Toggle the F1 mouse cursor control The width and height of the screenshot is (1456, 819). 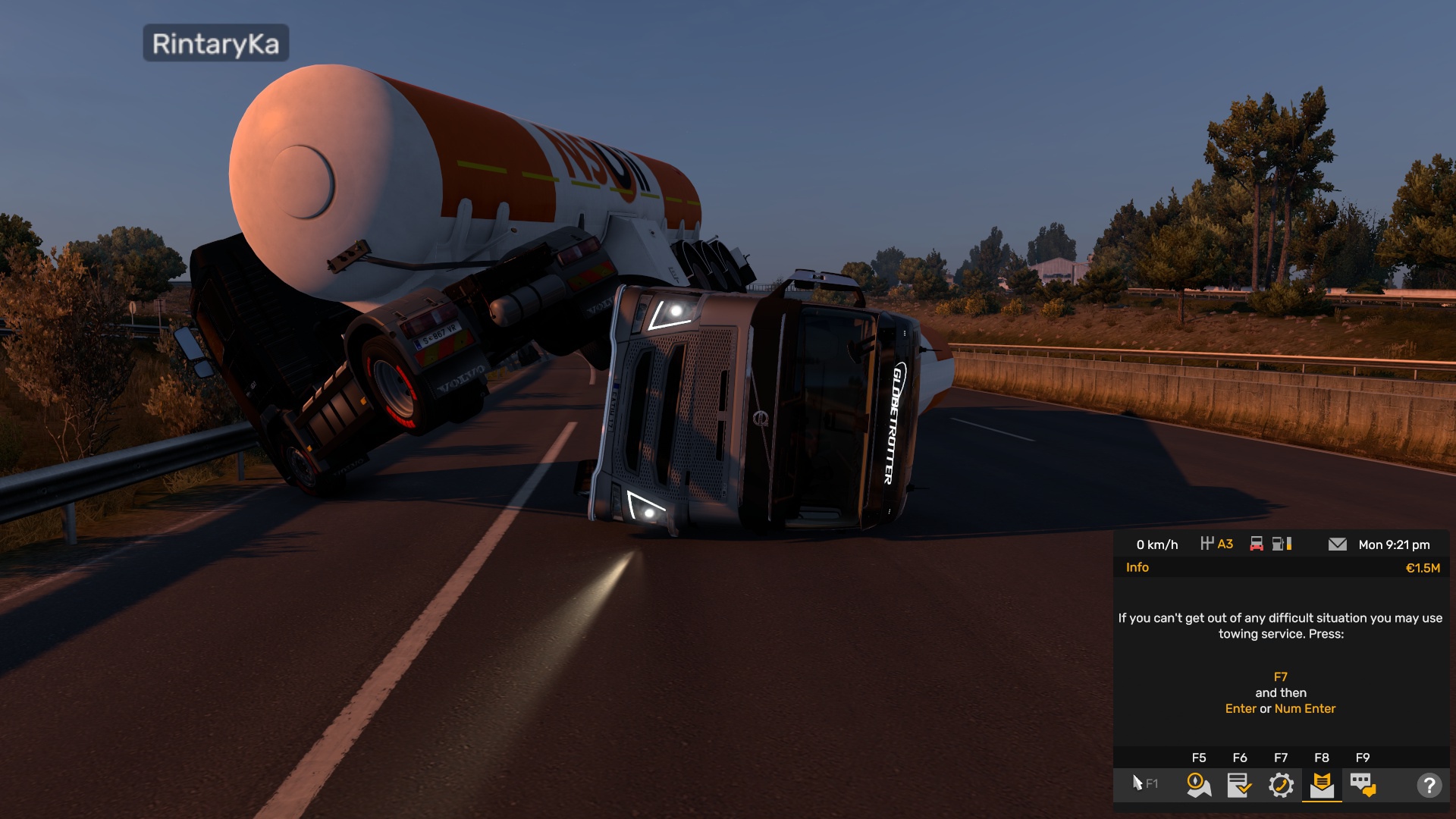[x=1144, y=783]
